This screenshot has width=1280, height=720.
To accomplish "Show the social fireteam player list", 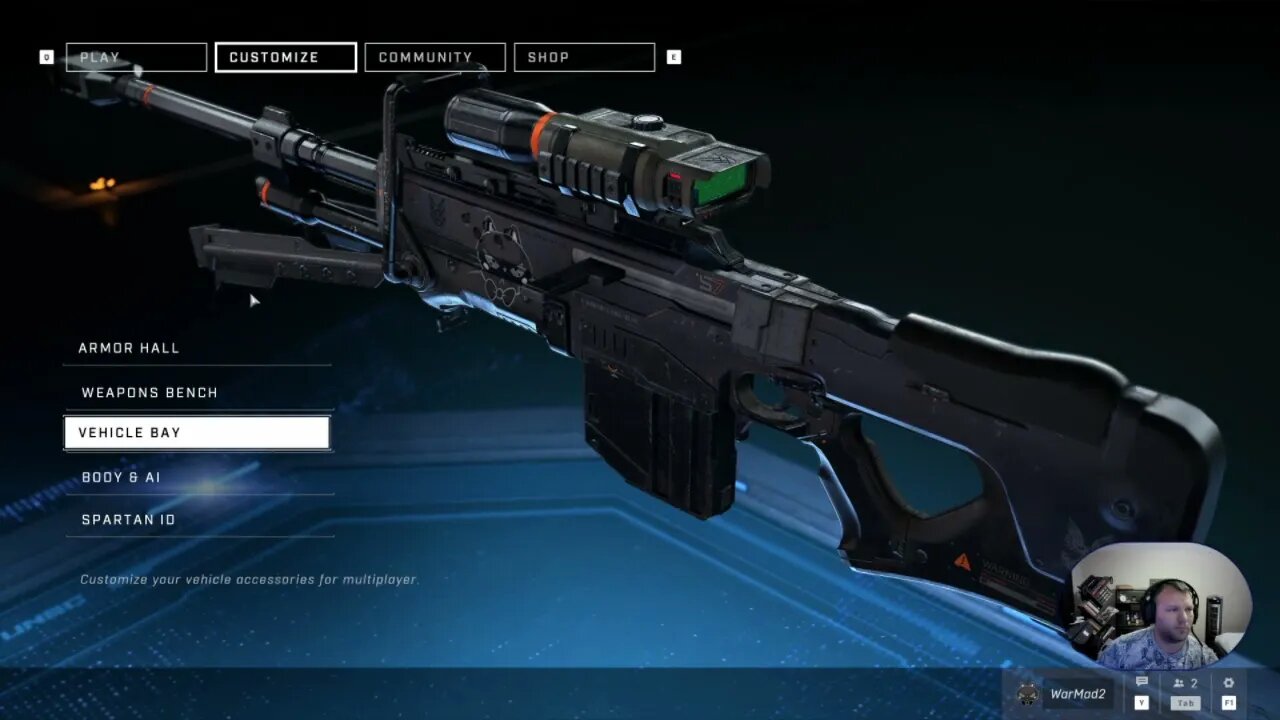I will [1185, 684].
